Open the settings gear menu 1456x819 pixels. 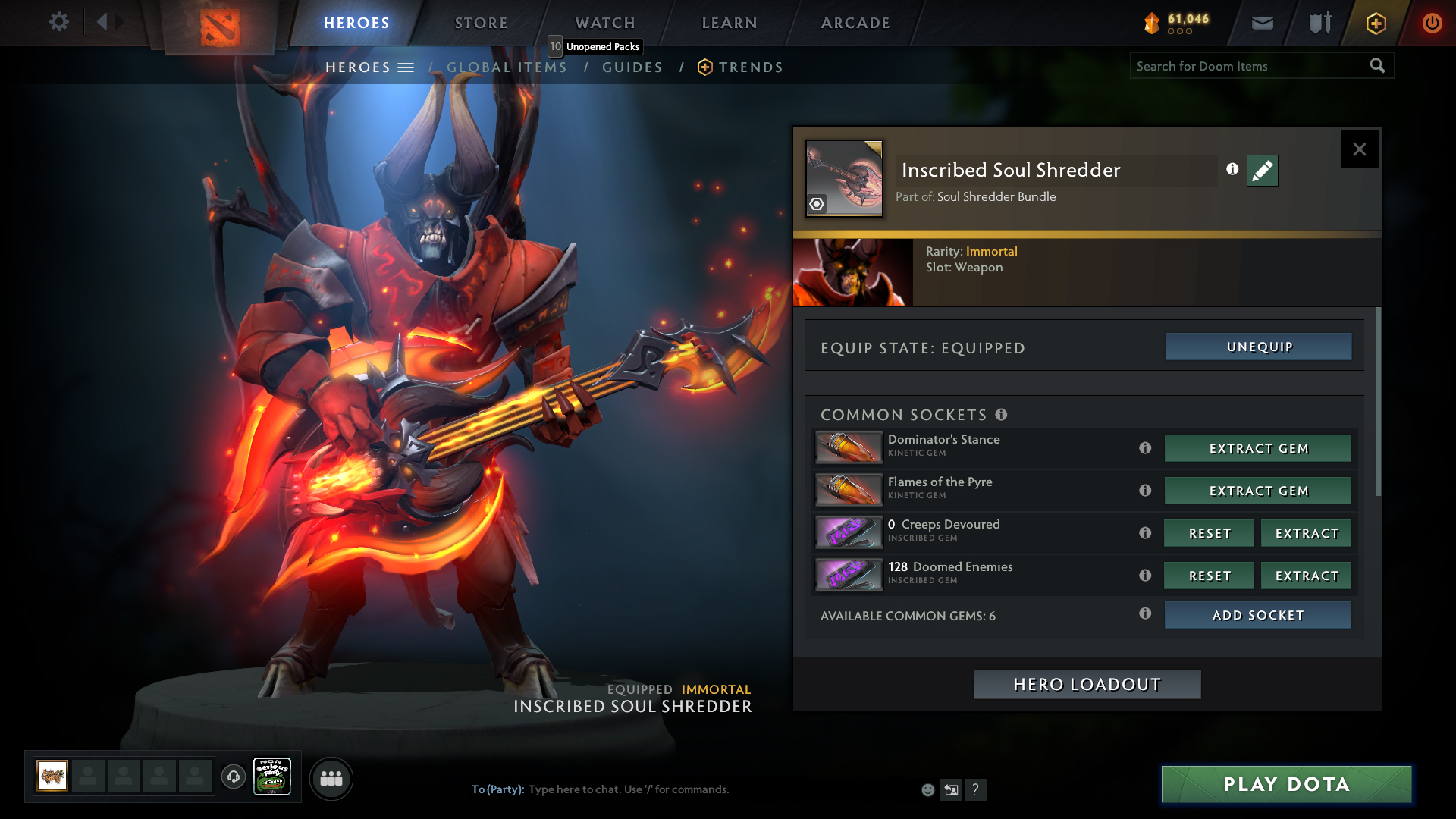(58, 22)
